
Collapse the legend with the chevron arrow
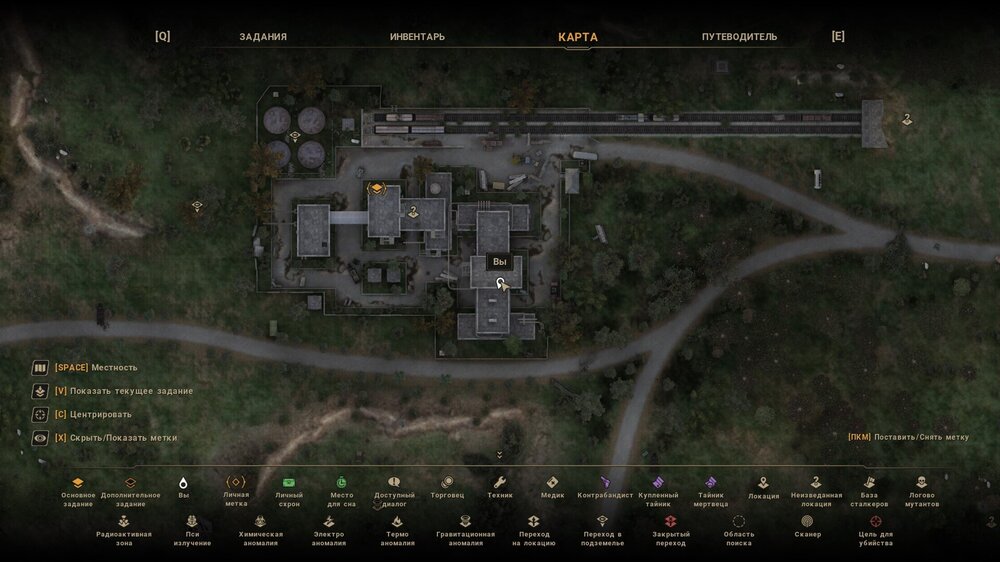499,455
